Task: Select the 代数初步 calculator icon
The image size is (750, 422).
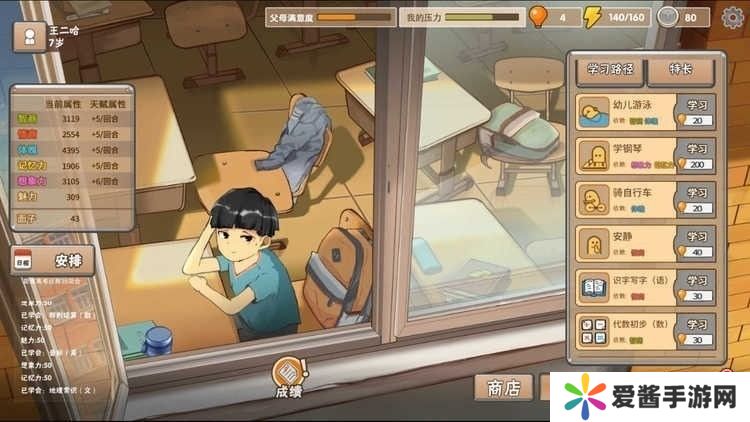Action: pos(593,331)
